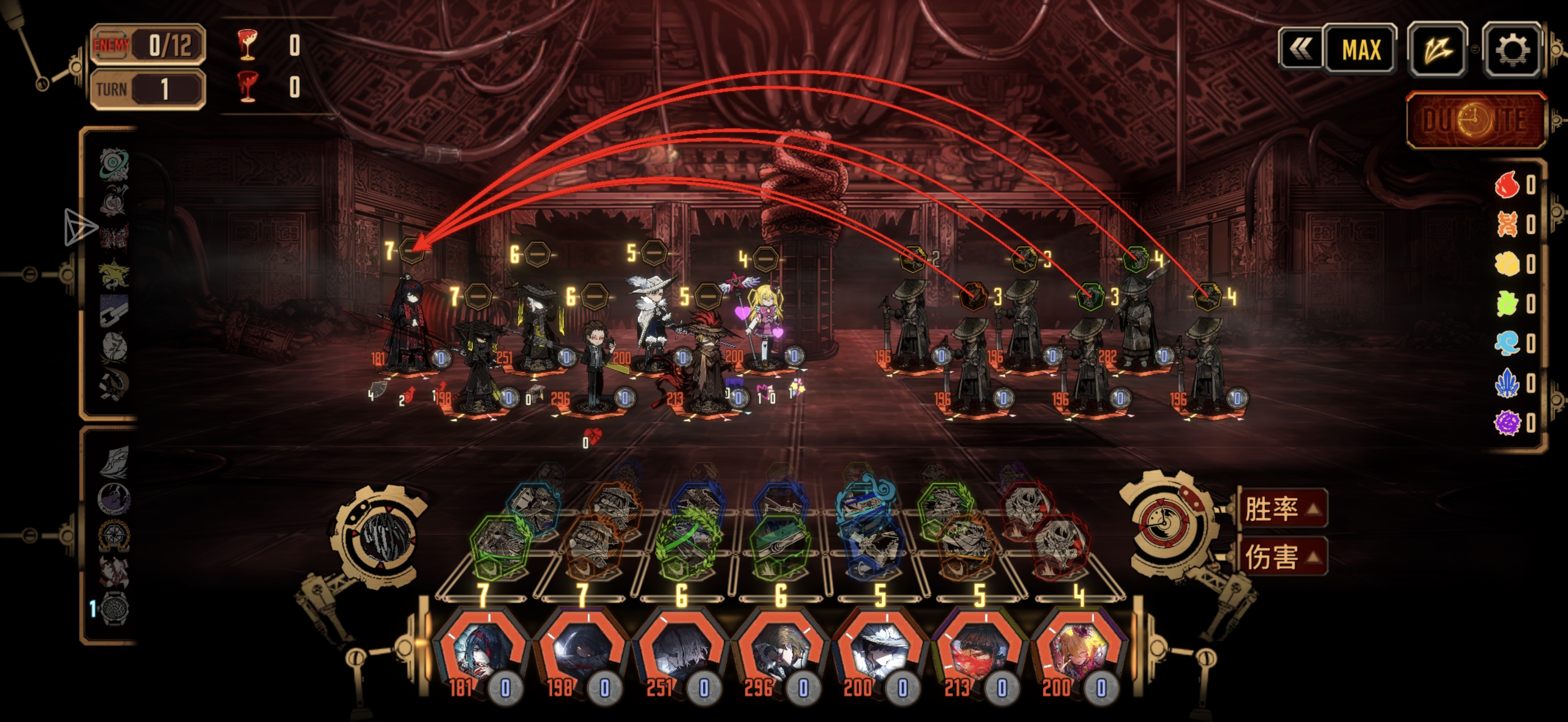Select the 伤害 damage button

coord(1282,556)
